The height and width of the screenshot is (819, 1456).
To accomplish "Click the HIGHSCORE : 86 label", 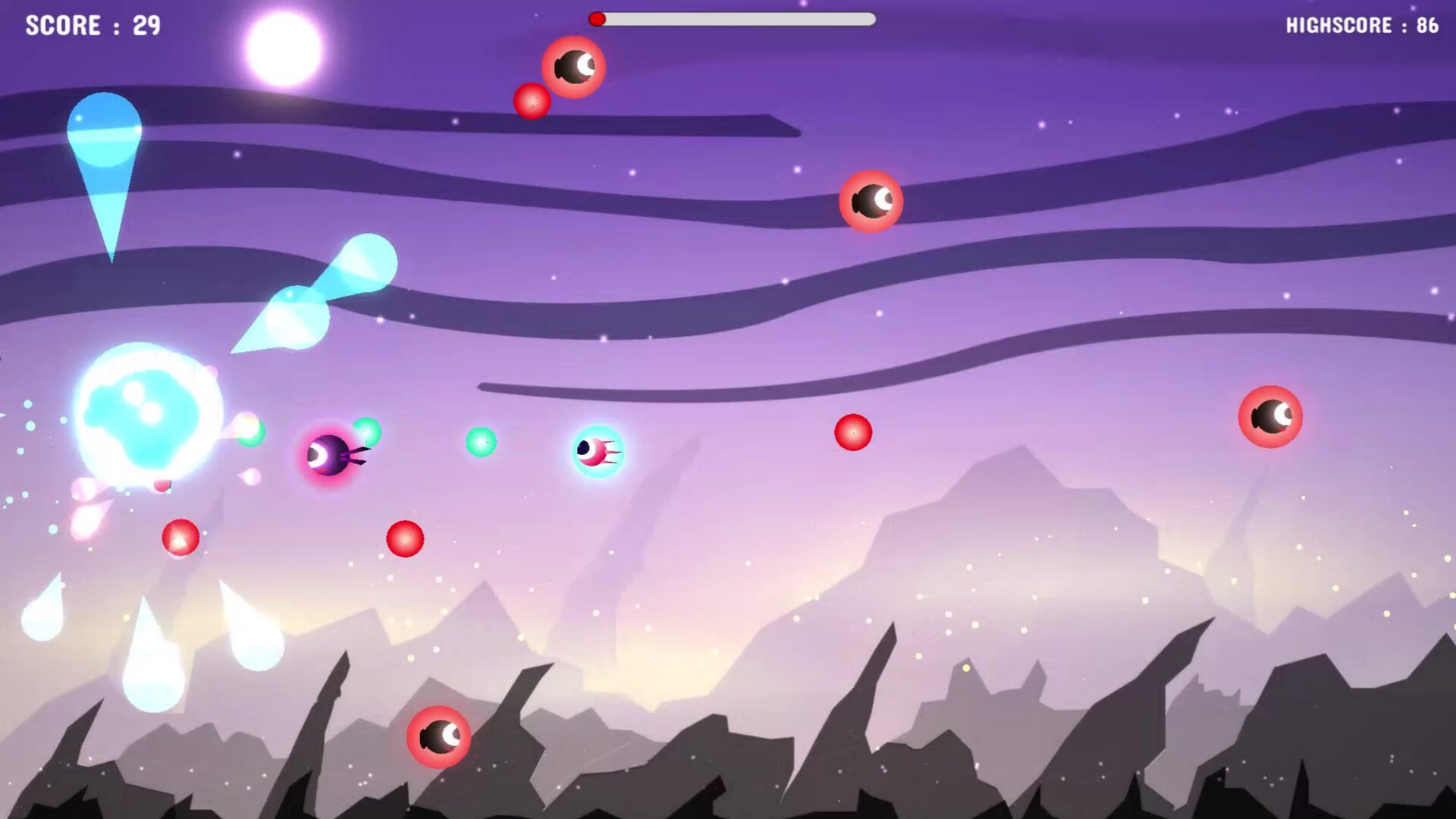I will (1361, 25).
